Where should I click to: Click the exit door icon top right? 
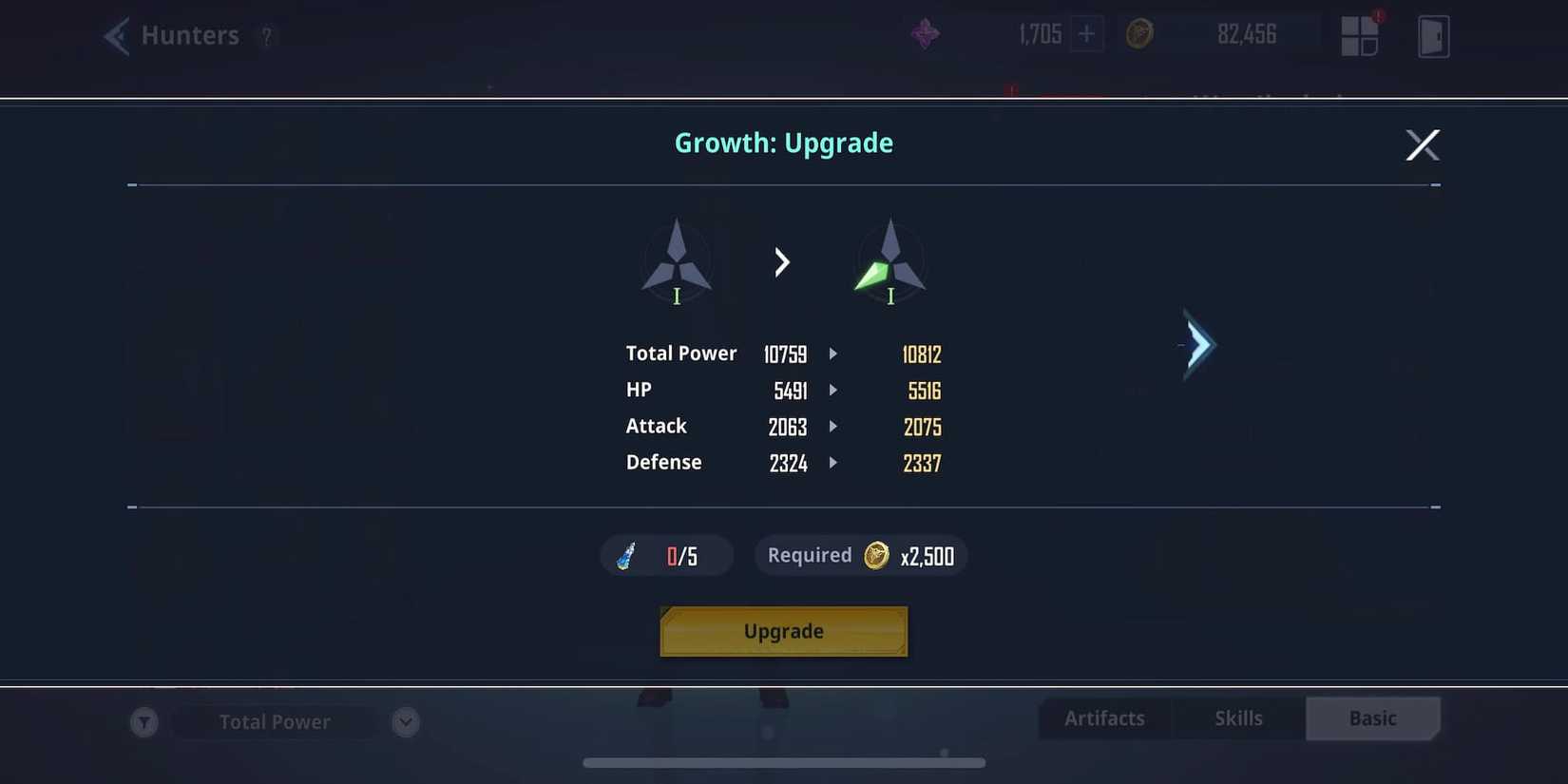(1433, 35)
